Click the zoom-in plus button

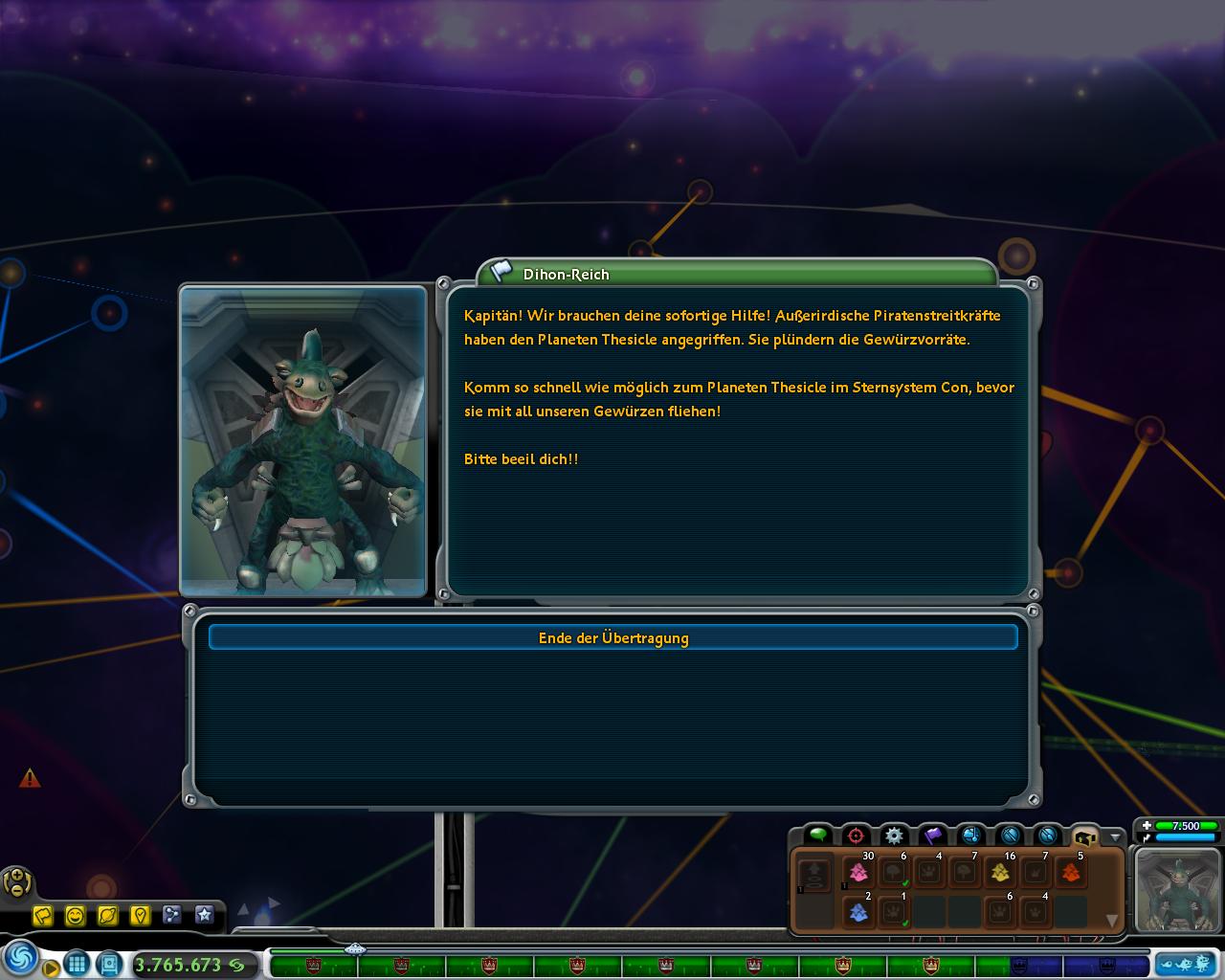click(x=17, y=876)
